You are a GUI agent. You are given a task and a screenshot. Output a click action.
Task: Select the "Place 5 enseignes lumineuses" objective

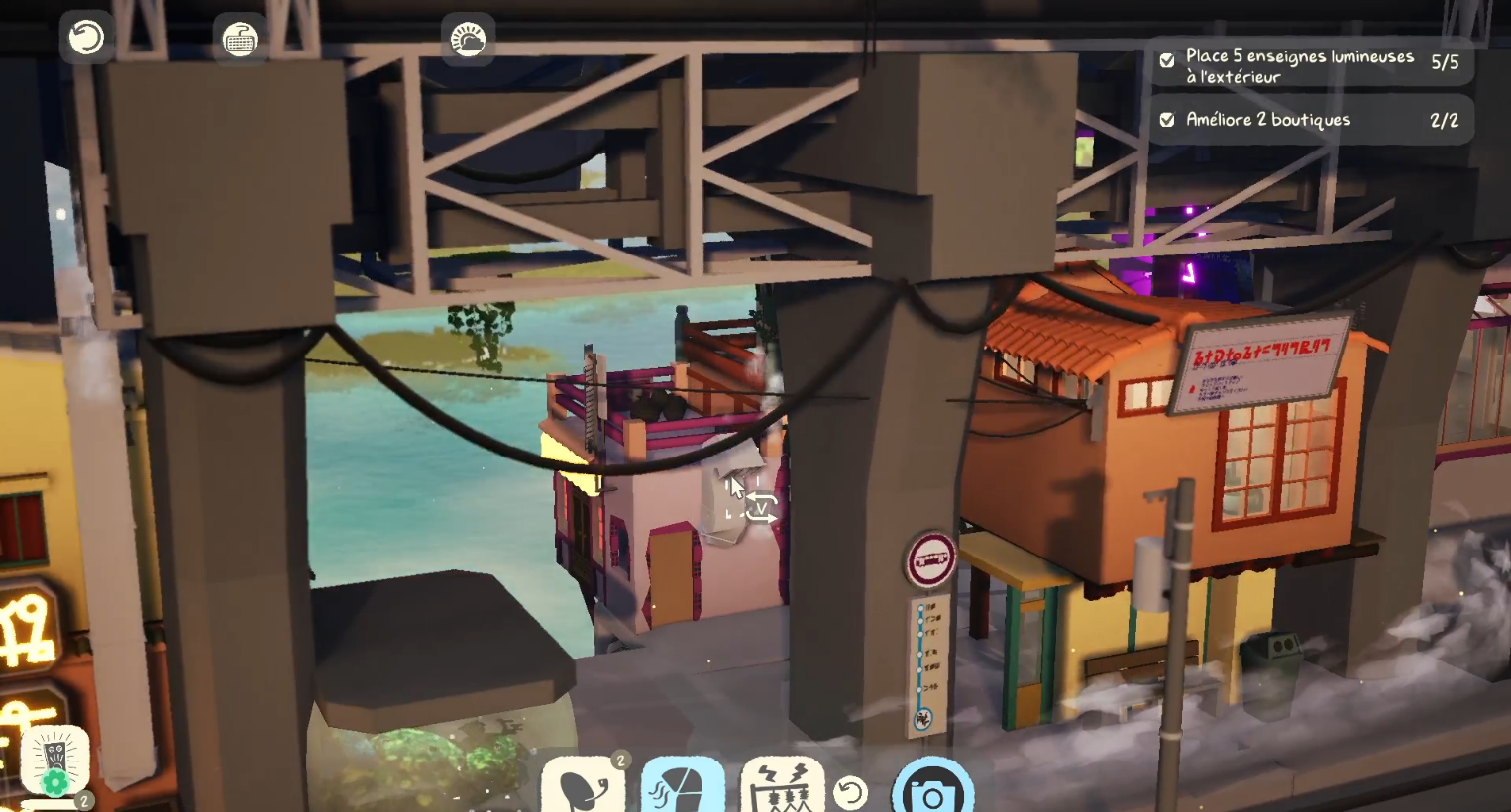pos(1310,65)
